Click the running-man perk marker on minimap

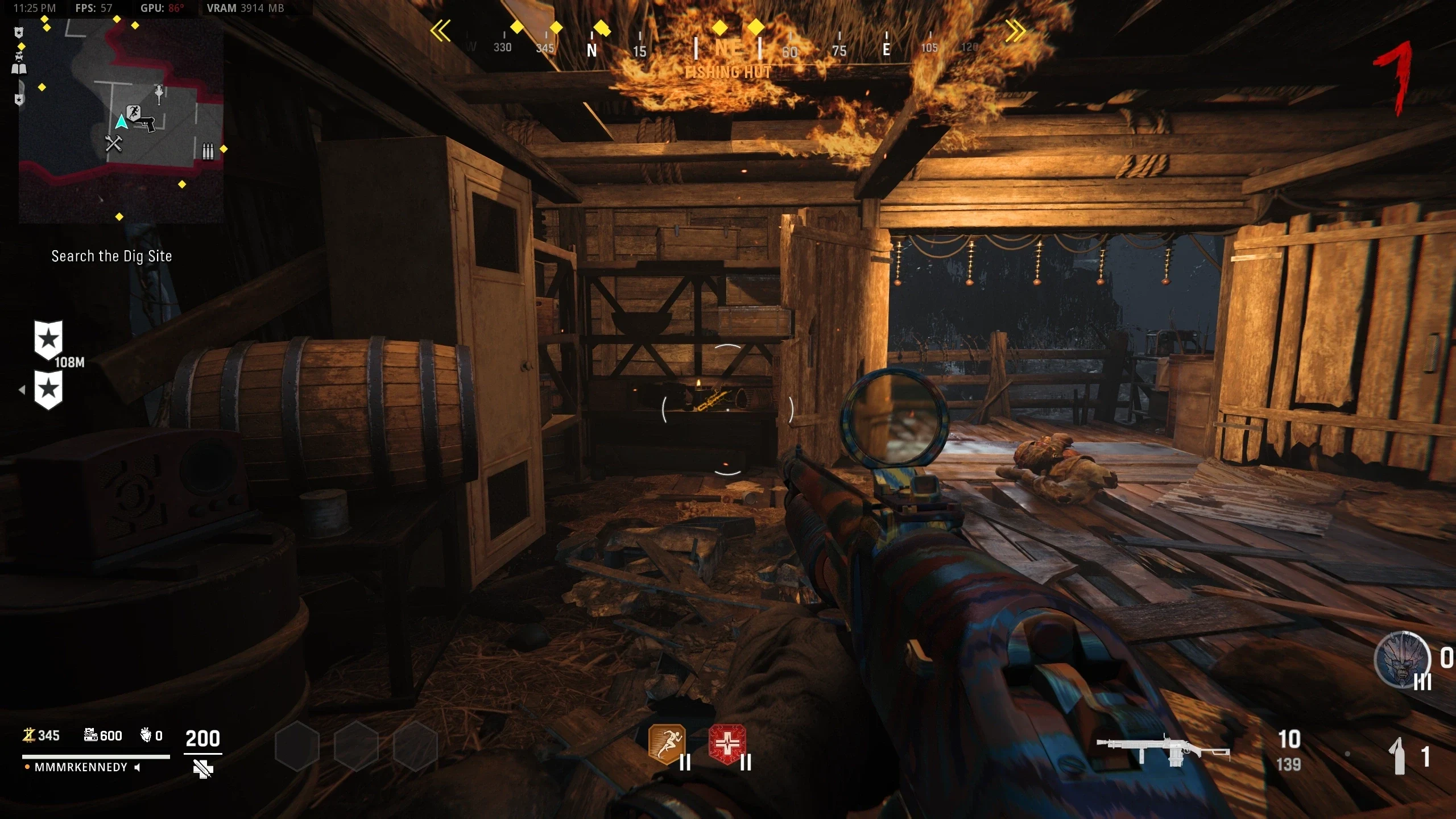[x=134, y=112]
